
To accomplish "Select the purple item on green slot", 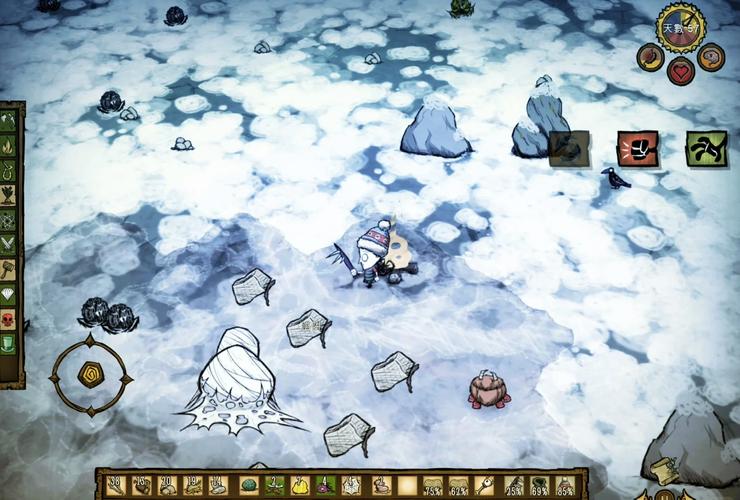I will click(x=325, y=486).
